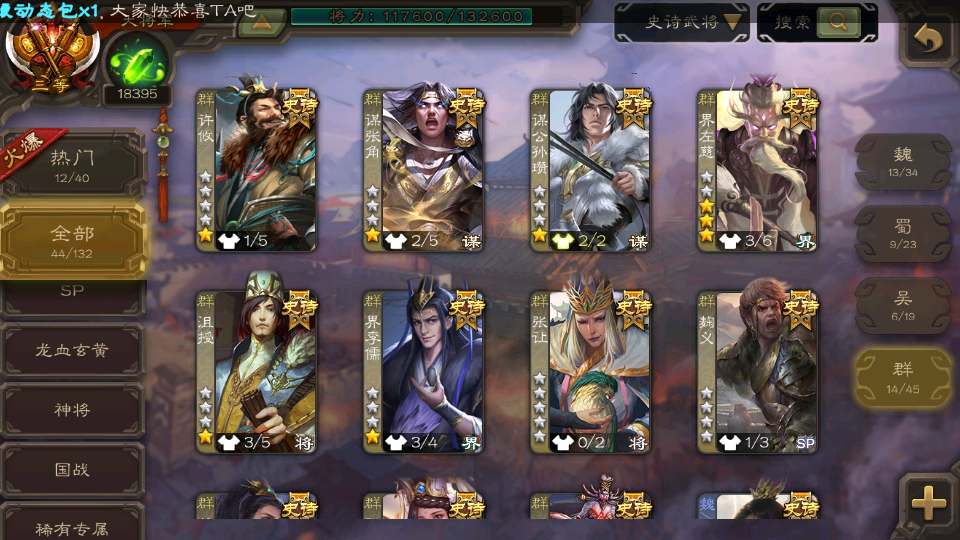Open the 界李儒 hero card
960x540 pixels.
(x=423, y=371)
